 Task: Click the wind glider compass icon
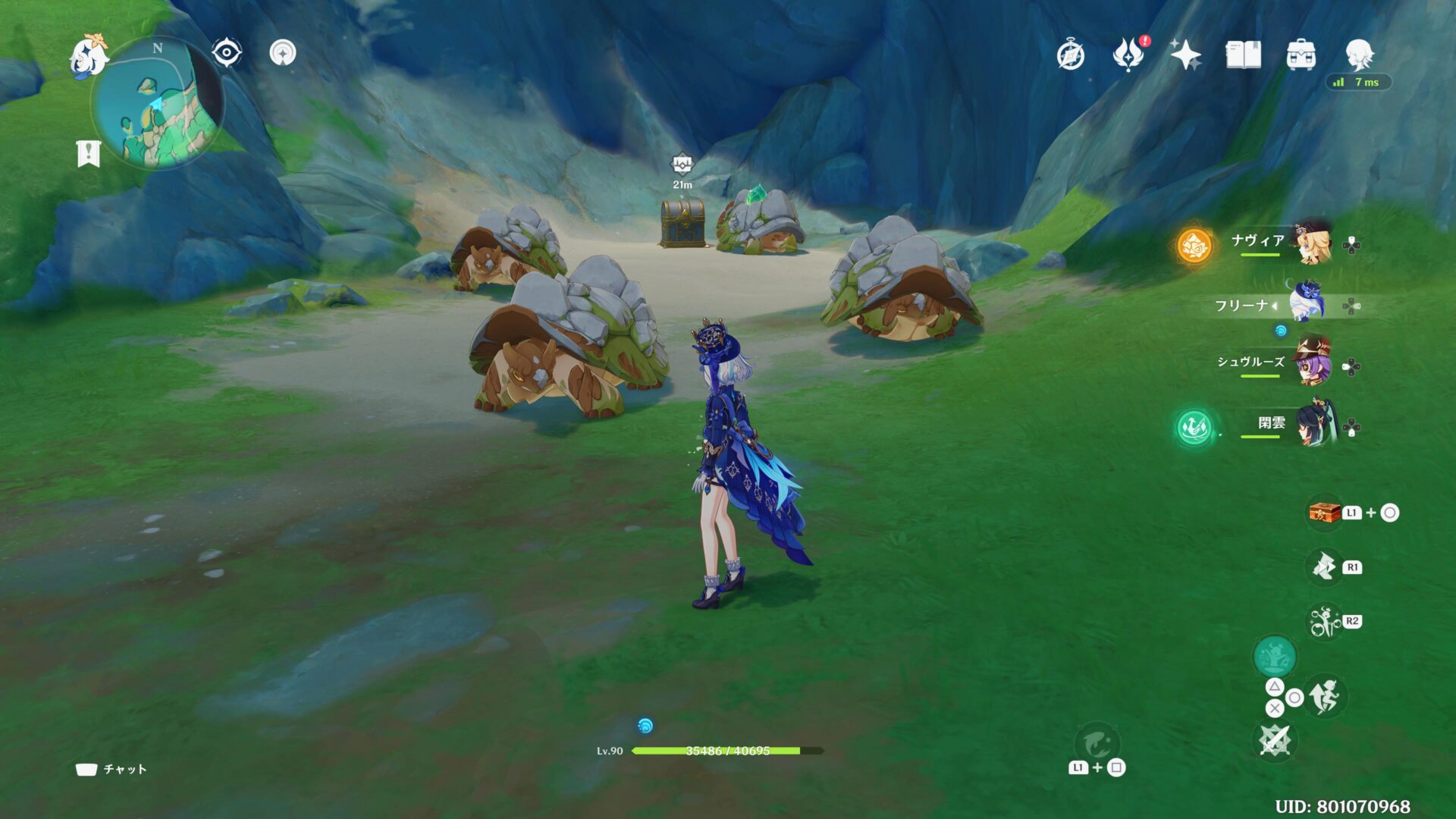283,53
